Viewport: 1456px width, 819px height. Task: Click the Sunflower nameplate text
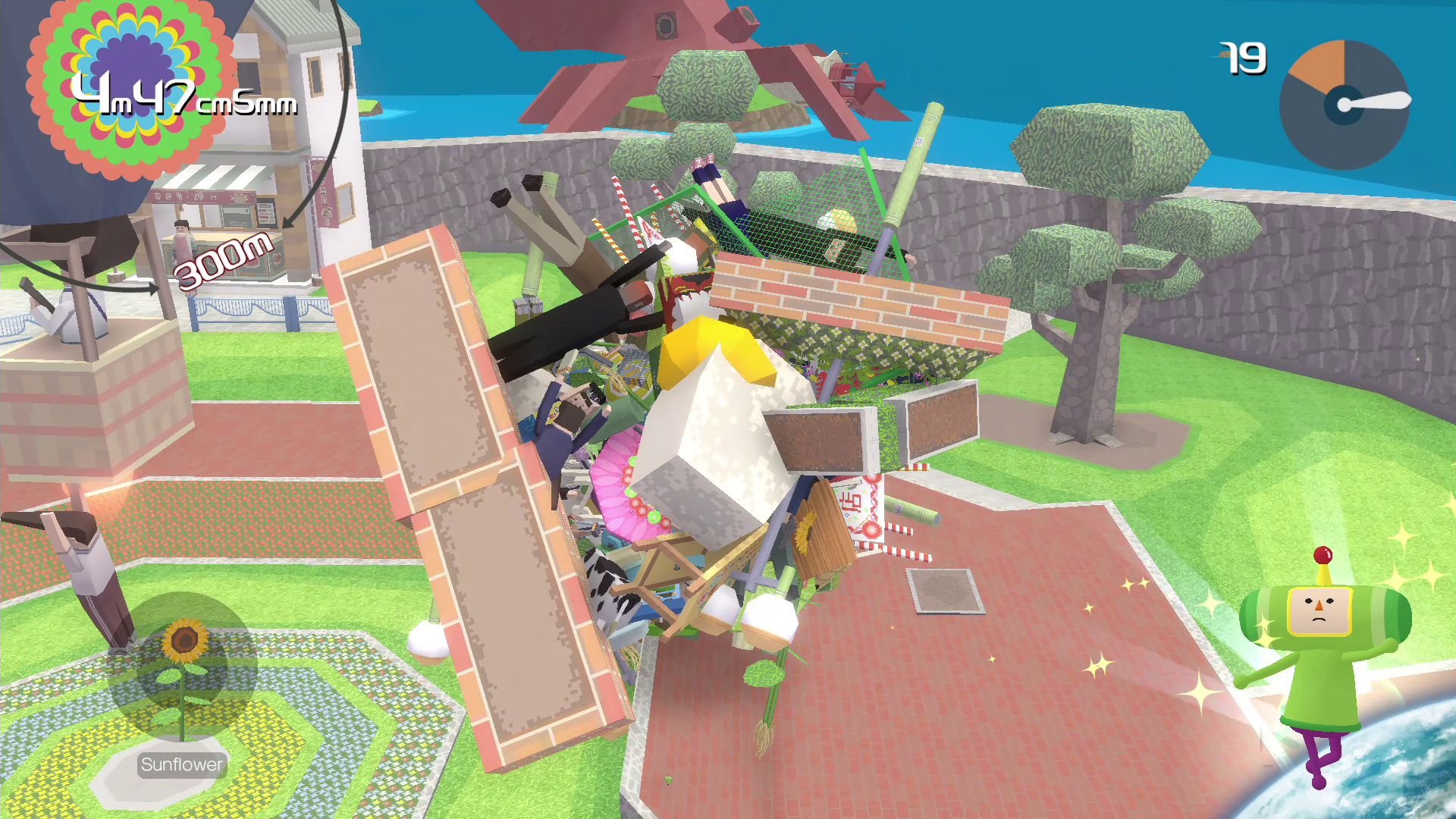point(180,764)
